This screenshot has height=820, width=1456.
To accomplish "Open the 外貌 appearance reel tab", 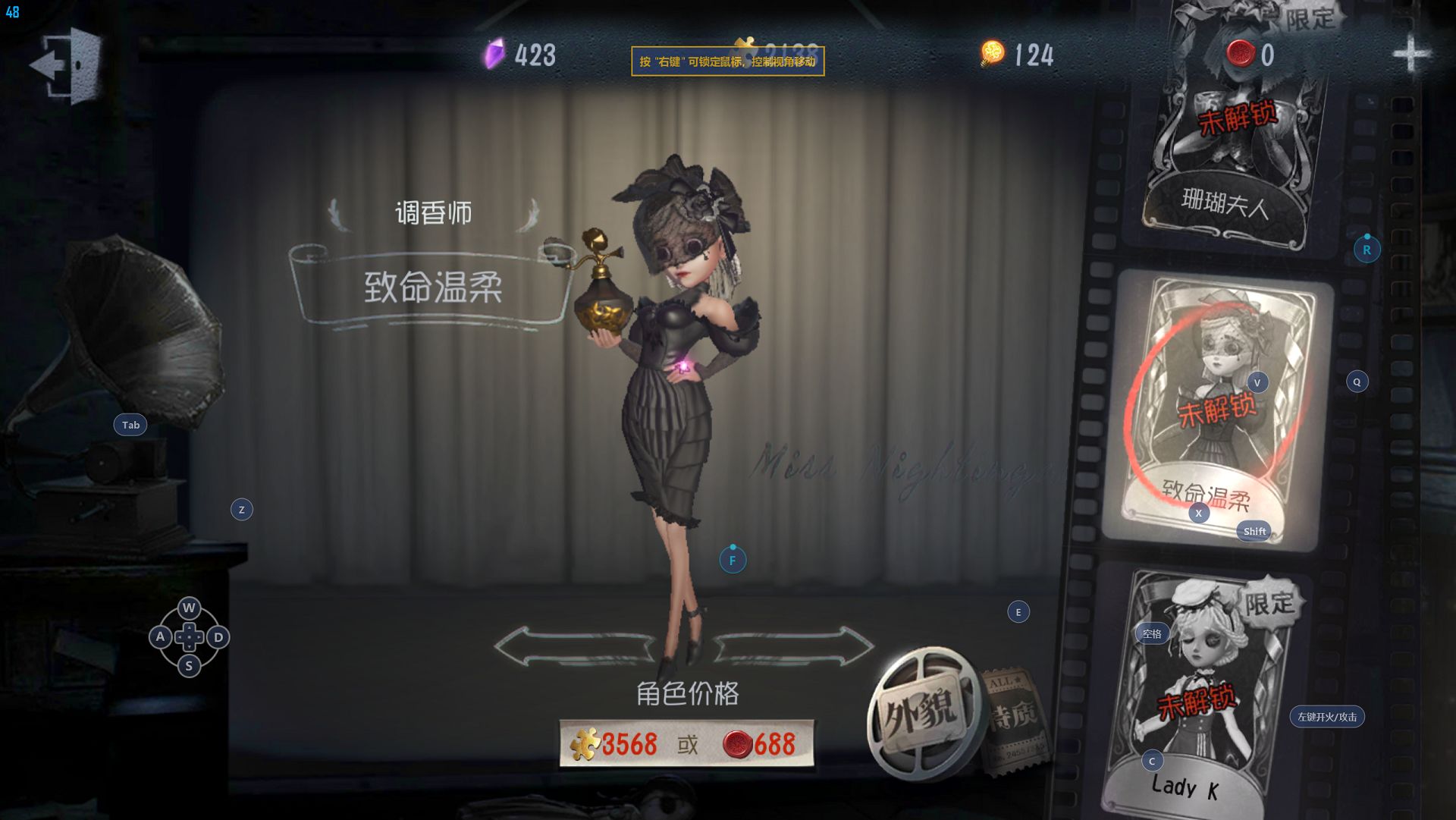I will tap(920, 713).
